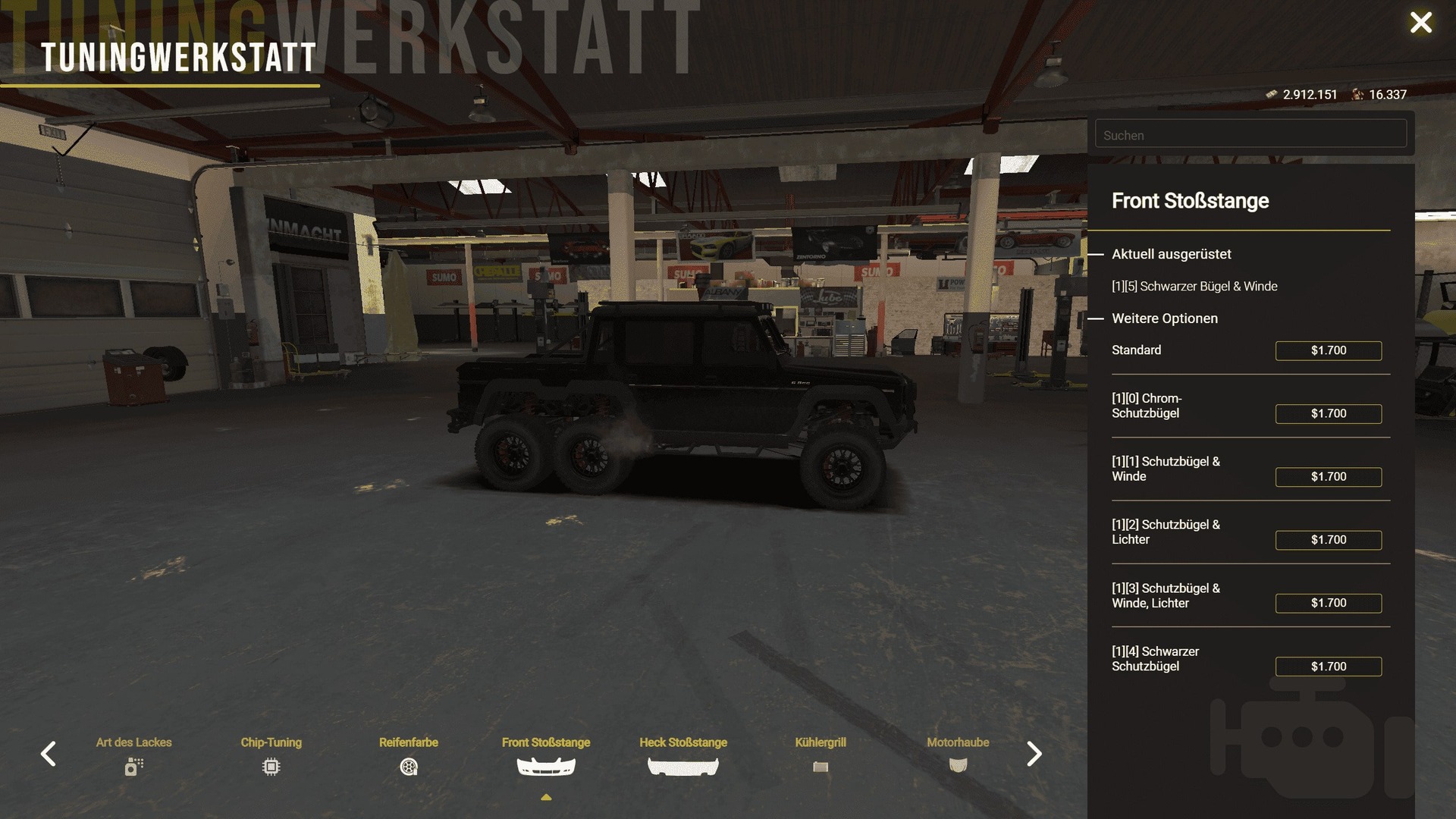Select the Motorhaube category
Image resolution: width=1456 pixels, height=819 pixels.
click(958, 755)
